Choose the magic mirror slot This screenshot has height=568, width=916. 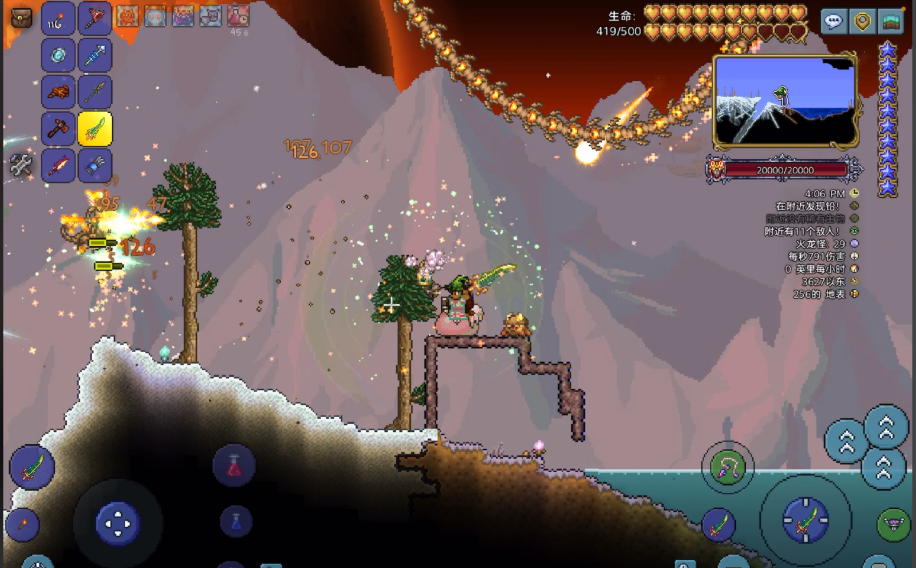pos(58,54)
